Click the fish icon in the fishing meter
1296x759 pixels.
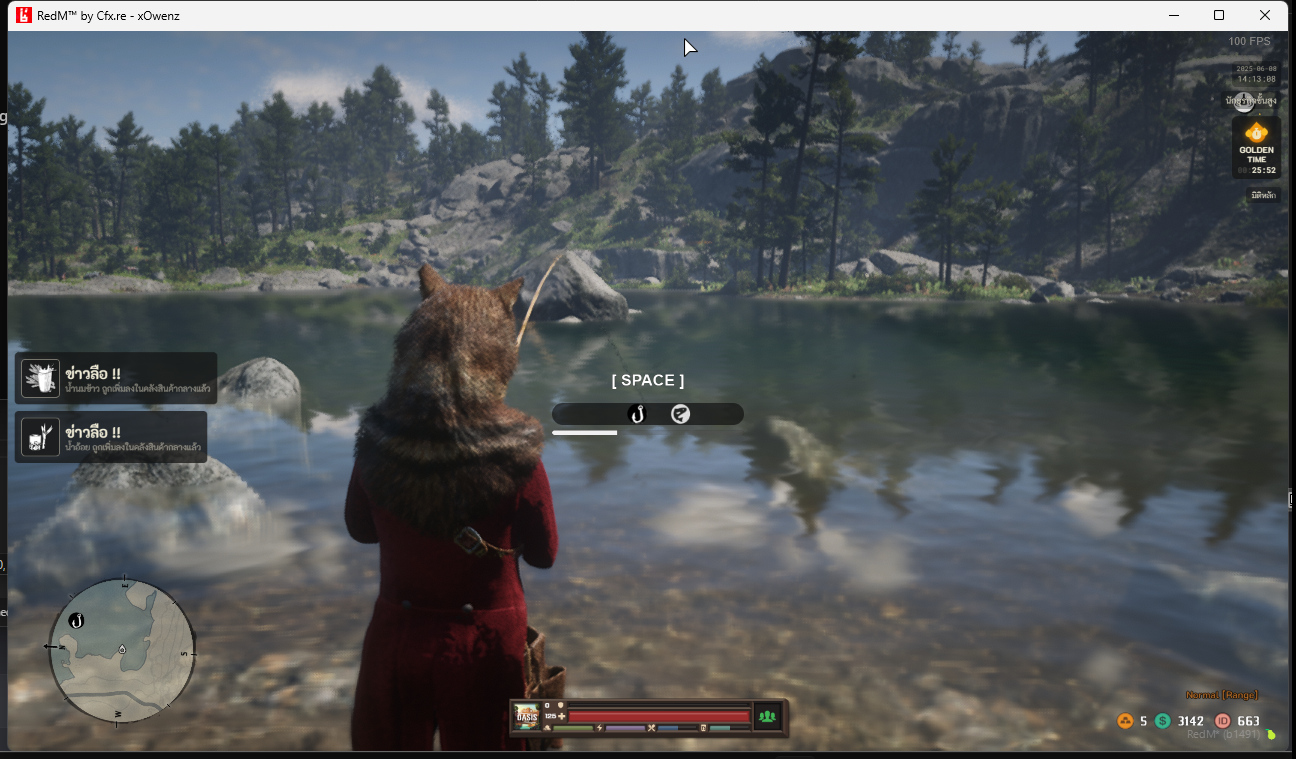coord(681,414)
